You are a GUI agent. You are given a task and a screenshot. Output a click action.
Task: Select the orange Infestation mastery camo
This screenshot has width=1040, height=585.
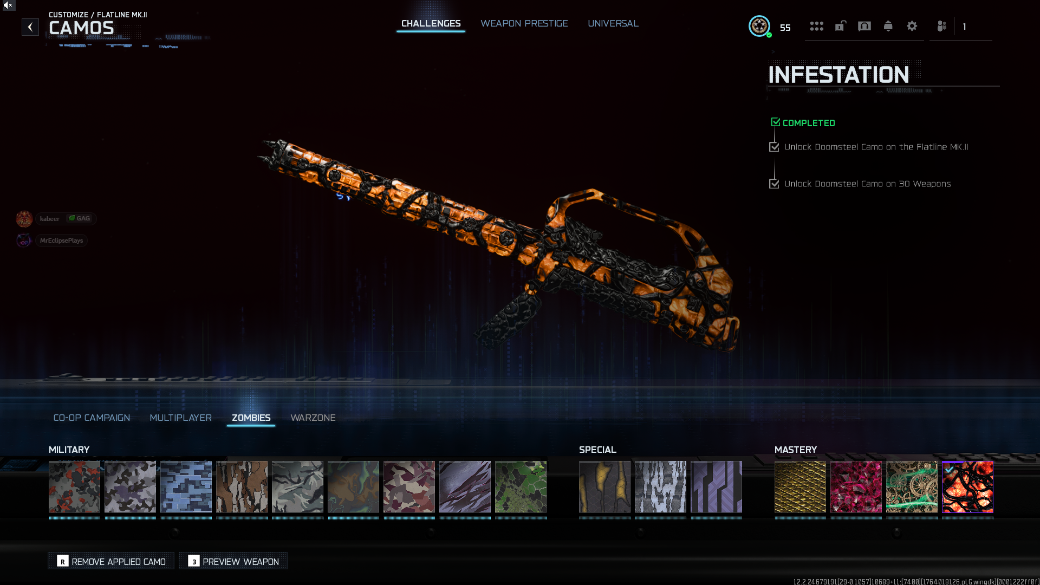tap(968, 487)
